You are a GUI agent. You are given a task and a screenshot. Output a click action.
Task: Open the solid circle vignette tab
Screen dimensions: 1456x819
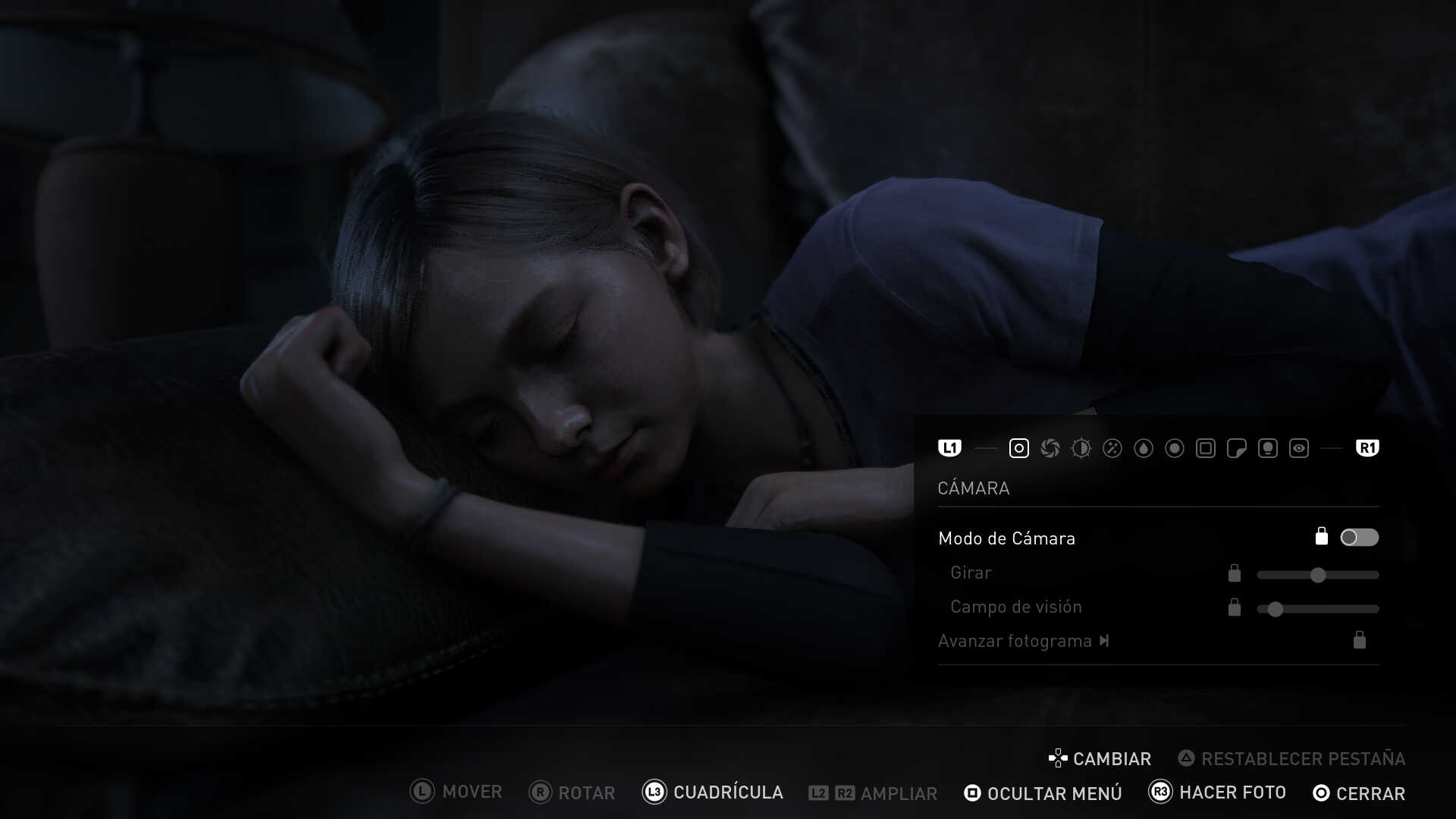pyautogui.click(x=1174, y=448)
